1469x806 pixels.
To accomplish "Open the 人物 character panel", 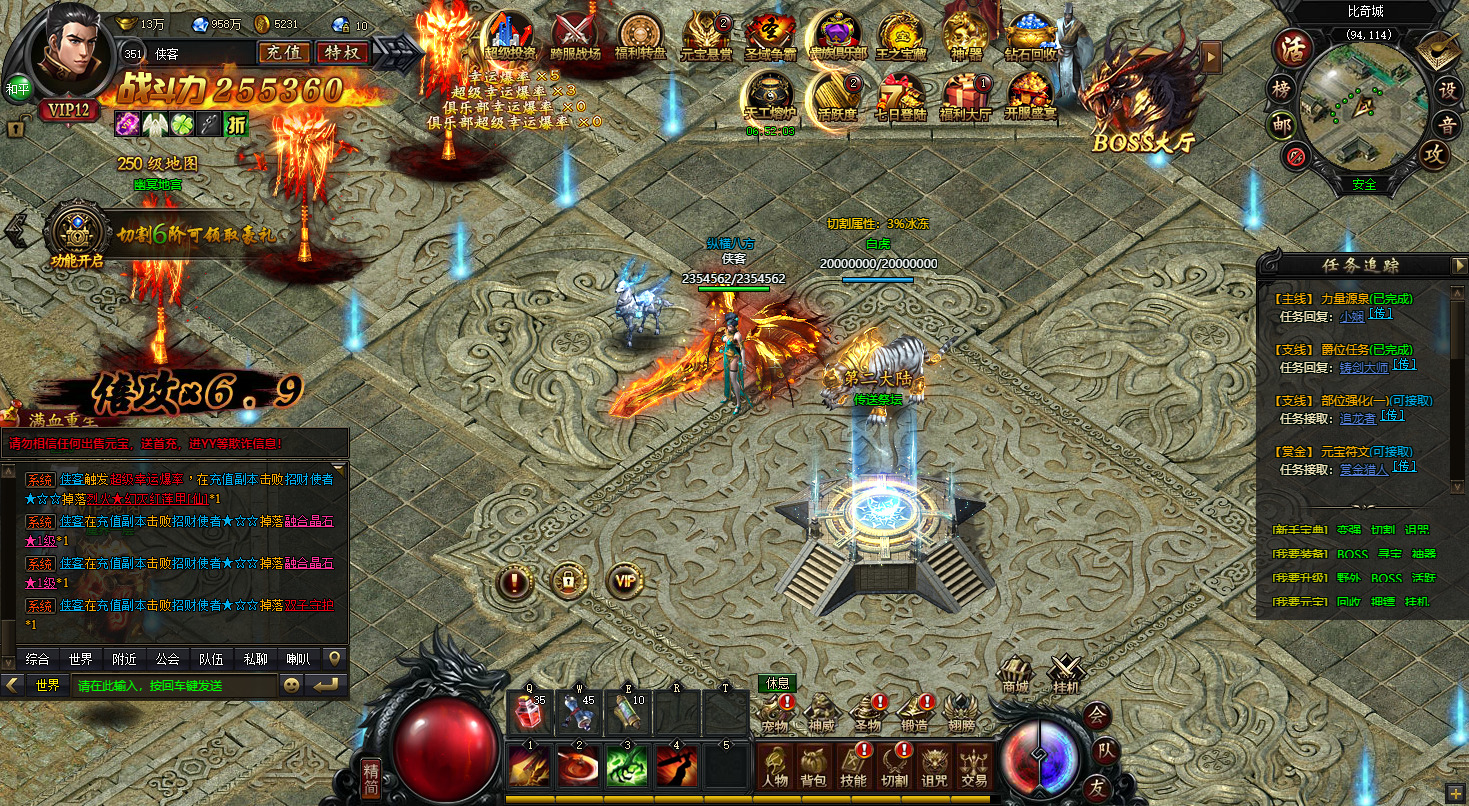I will click(x=775, y=766).
